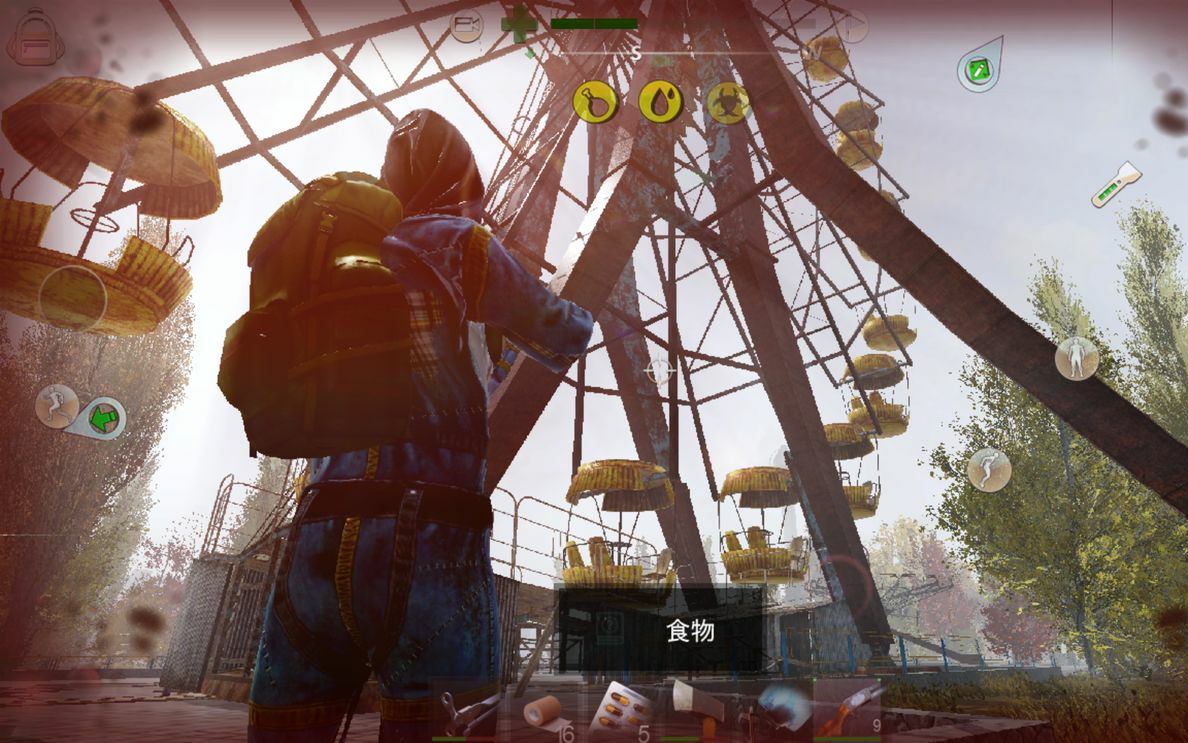Screen dimensions: 1188x743
Task: Tap the camera view button
Action: [466, 24]
